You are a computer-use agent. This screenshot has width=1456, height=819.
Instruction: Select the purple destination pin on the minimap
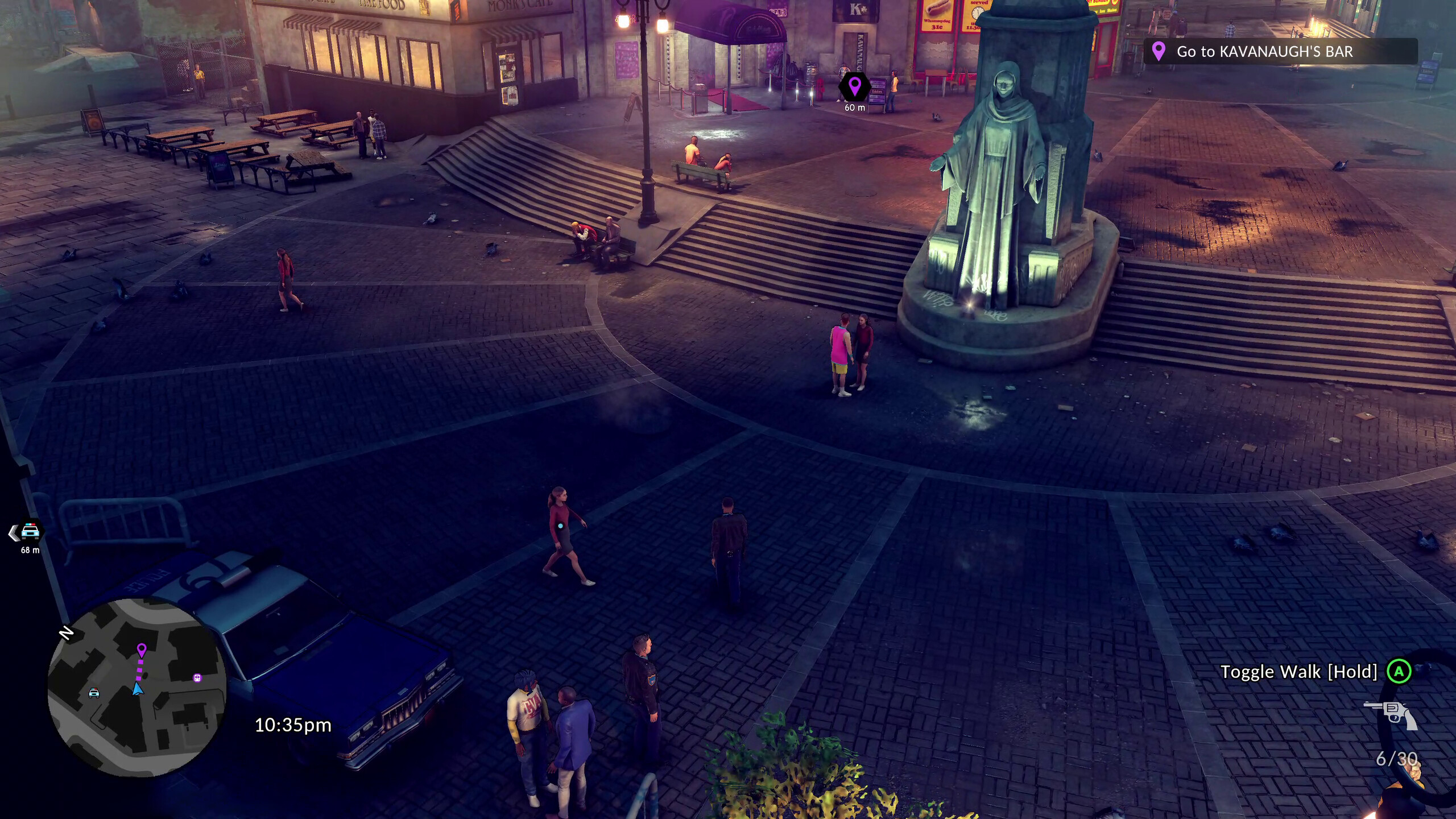142,650
